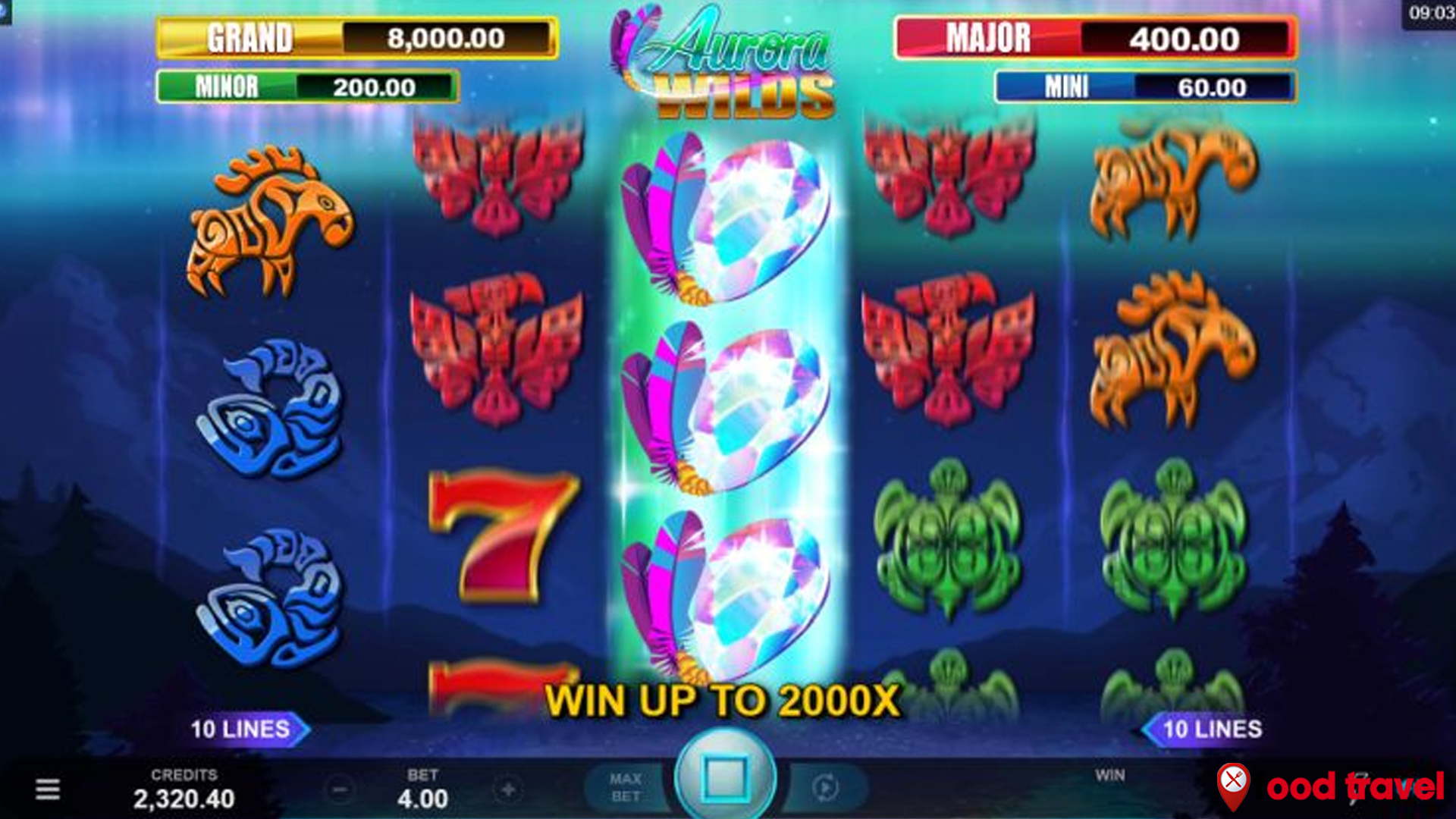Viewport: 1456px width, 819px height.
Task: Open the hamburger game menu
Action: (x=49, y=789)
